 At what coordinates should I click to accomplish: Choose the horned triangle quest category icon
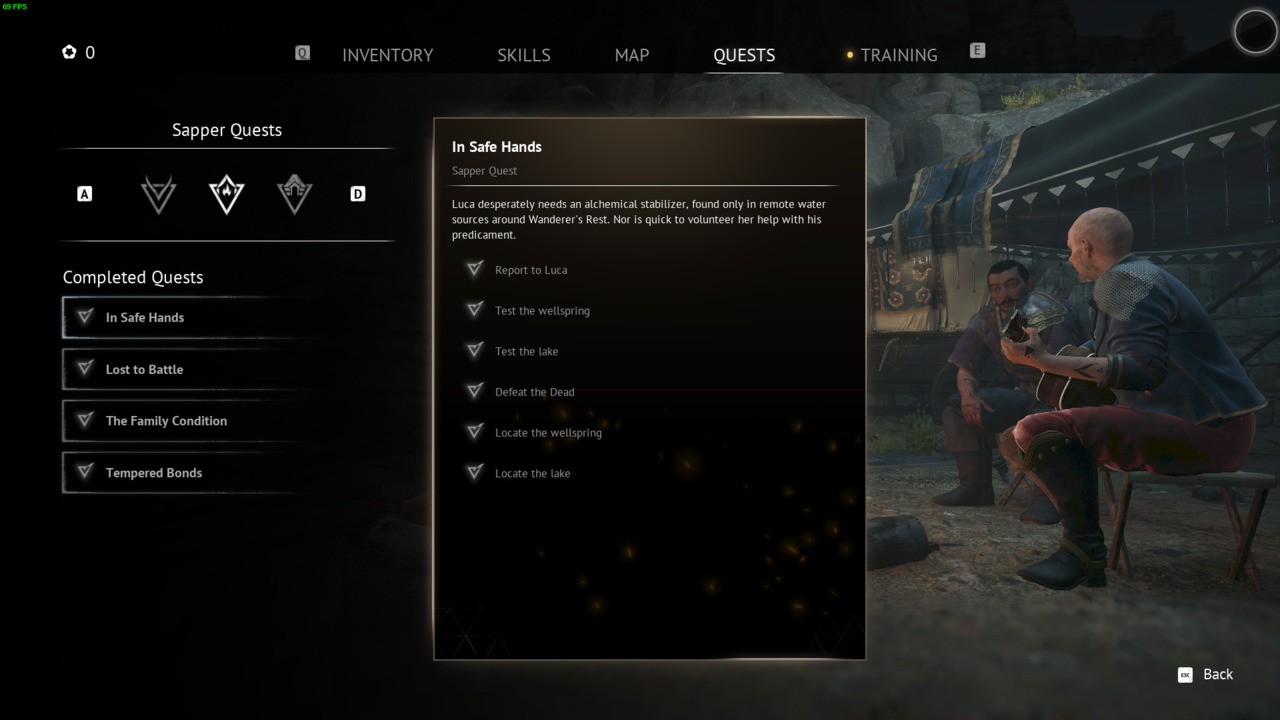pyautogui.click(x=159, y=194)
